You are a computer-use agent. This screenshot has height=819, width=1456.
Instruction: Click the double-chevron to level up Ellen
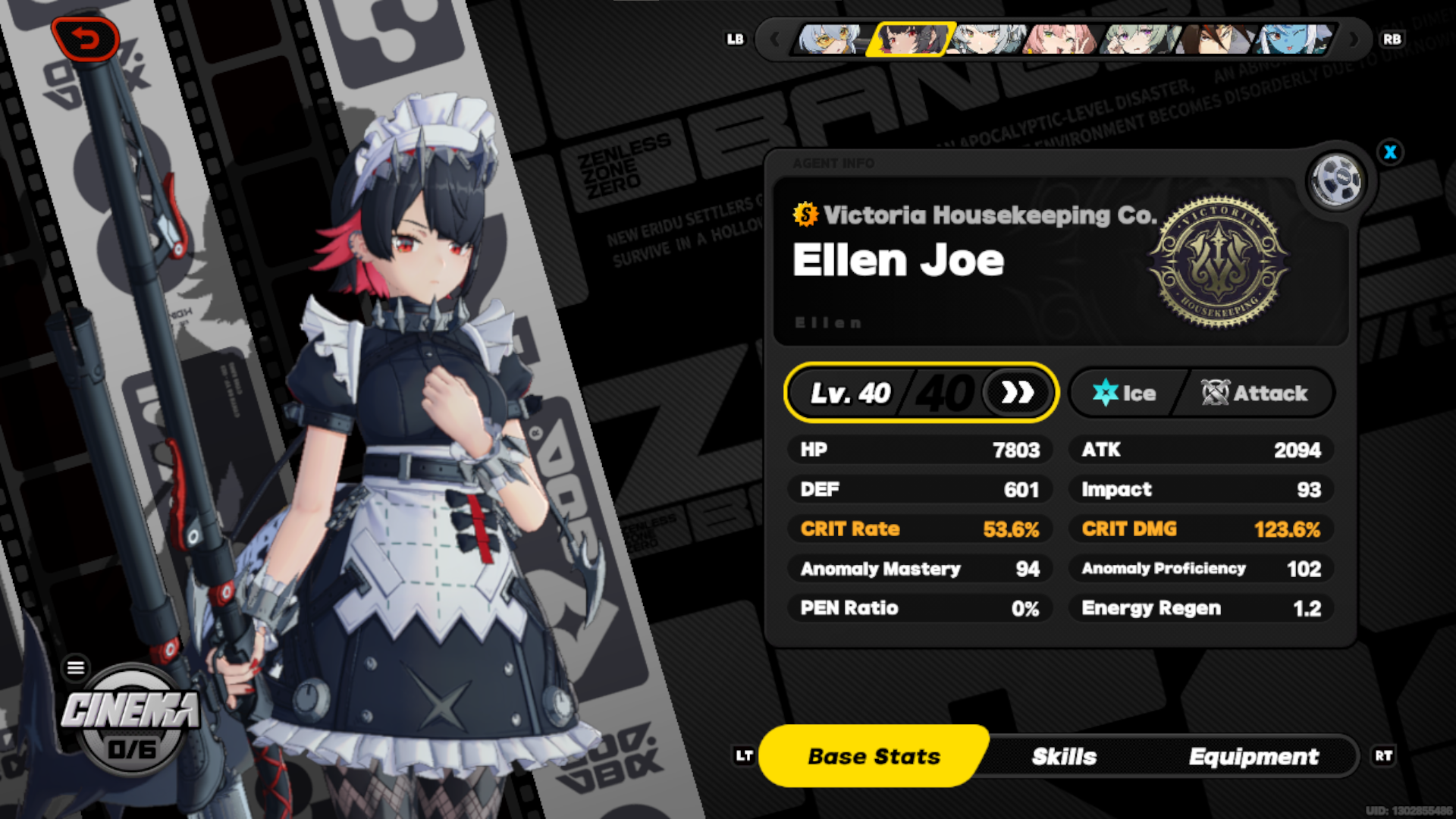point(1018,393)
